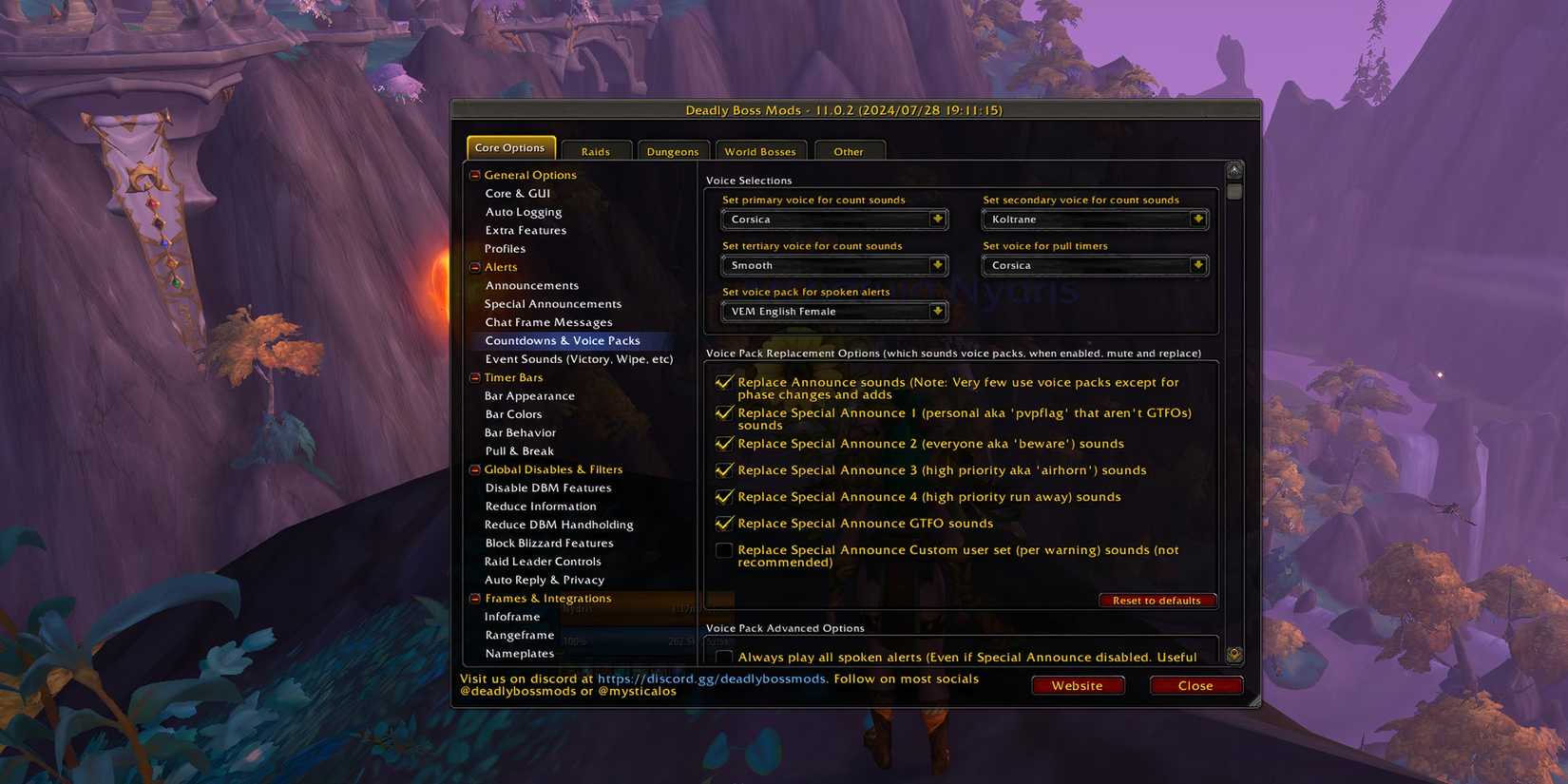
Task: Click the Reset to defaults button
Action: (1157, 600)
